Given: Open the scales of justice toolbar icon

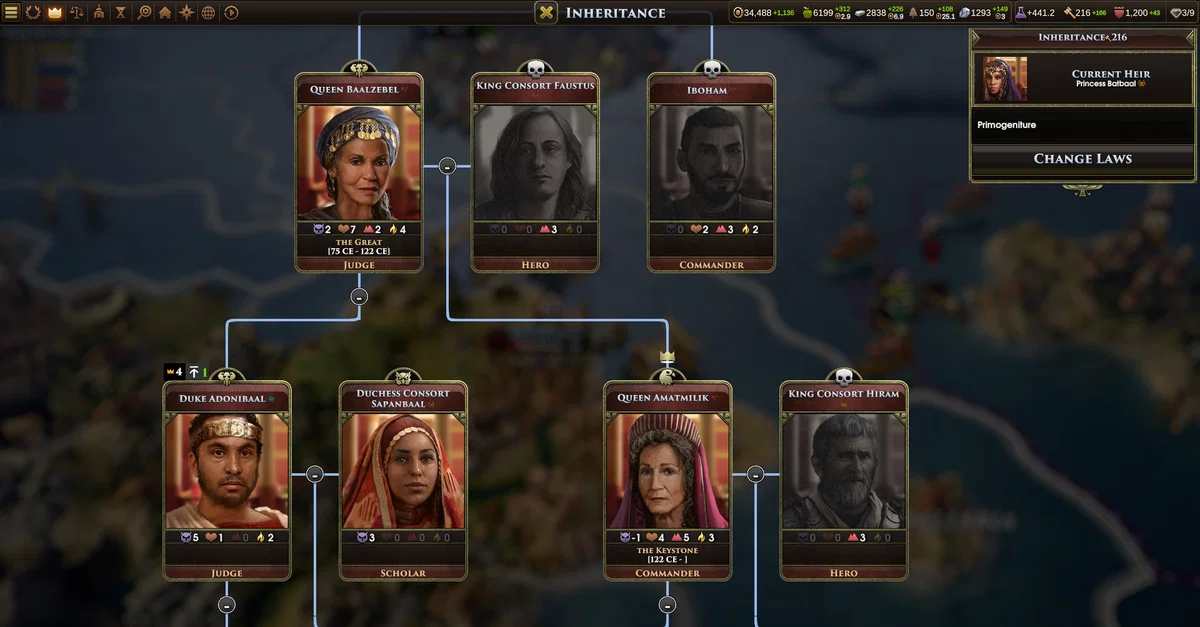Looking at the screenshot, I should [77, 13].
